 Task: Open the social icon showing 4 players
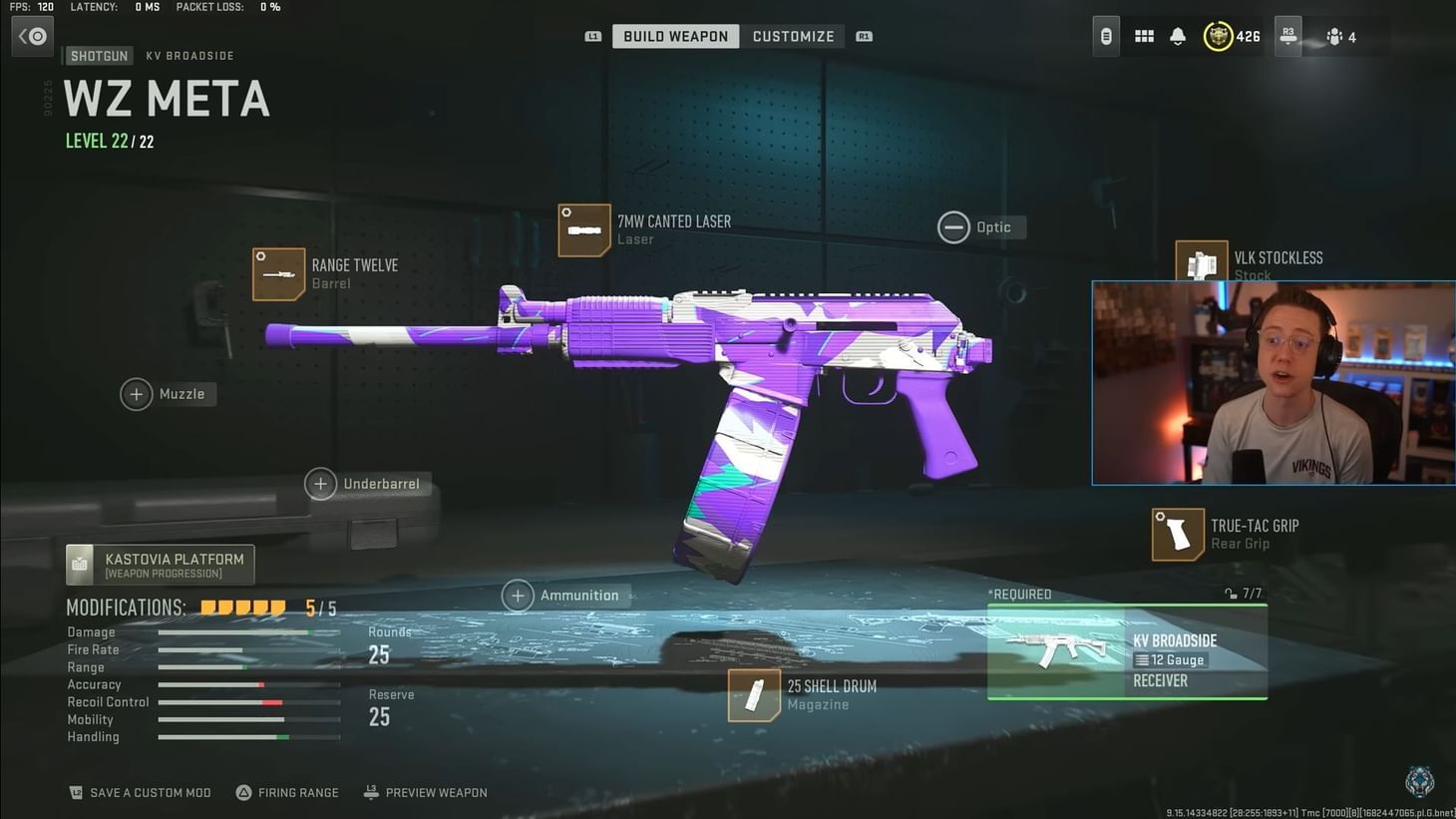pyautogui.click(x=1336, y=36)
